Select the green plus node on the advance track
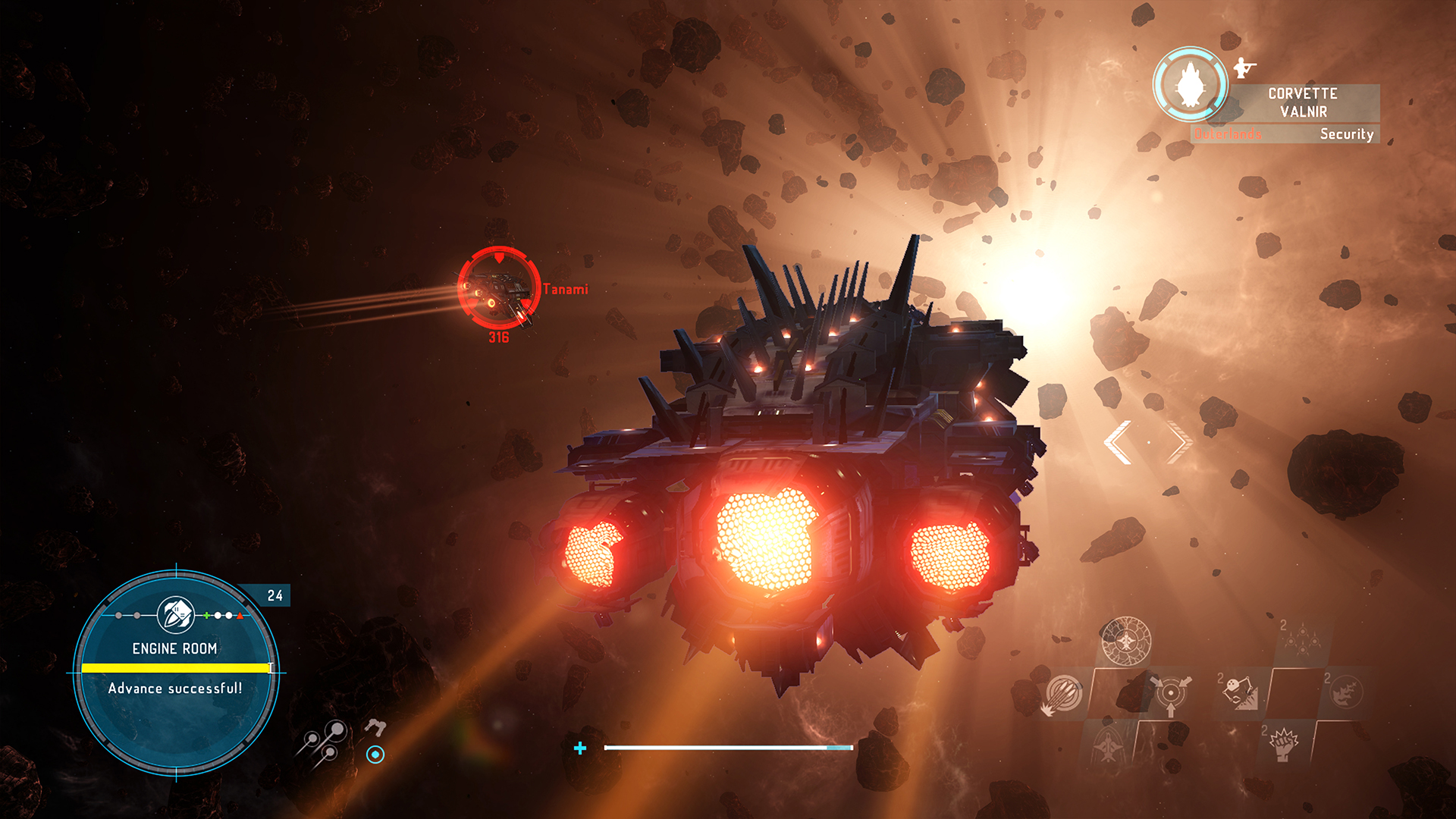The height and width of the screenshot is (819, 1456). [206, 616]
